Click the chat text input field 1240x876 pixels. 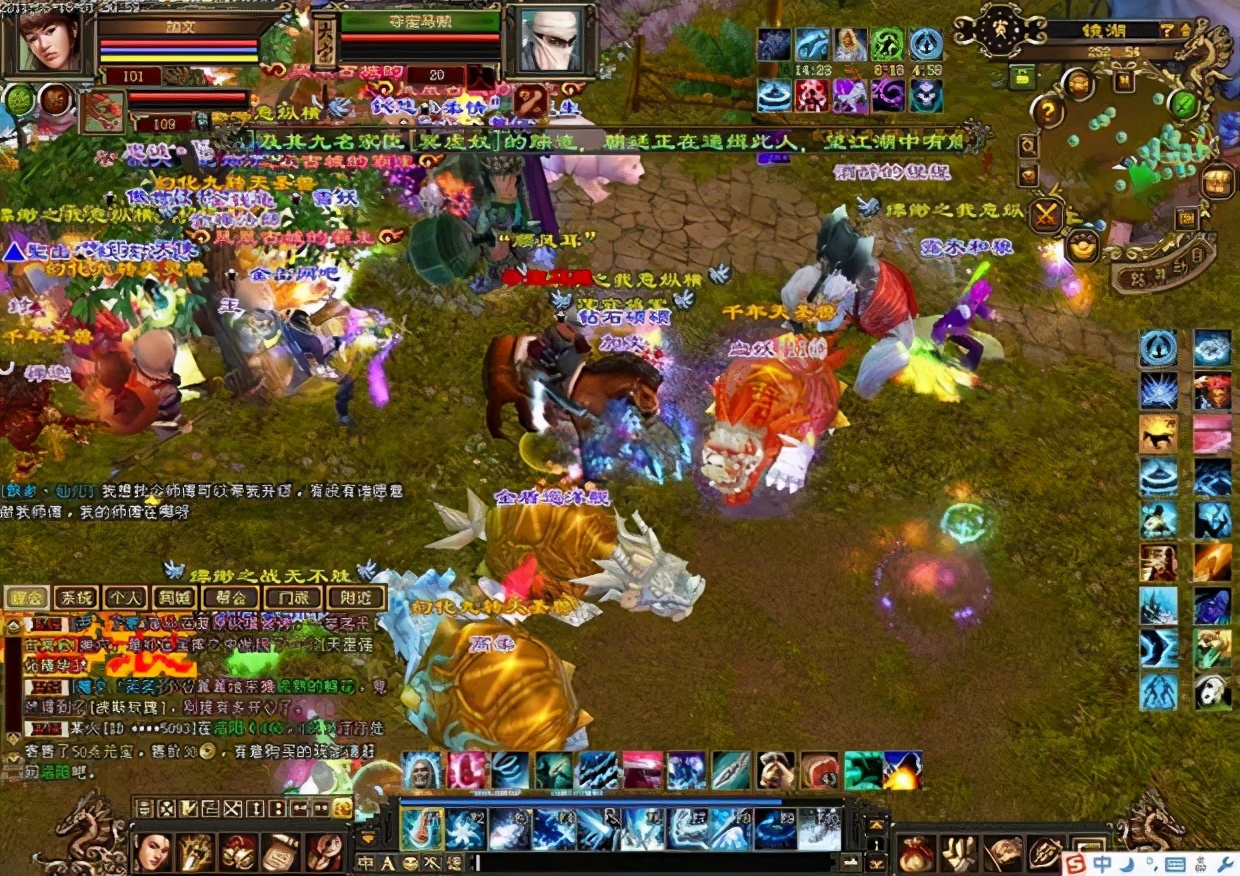pyautogui.click(x=650, y=862)
